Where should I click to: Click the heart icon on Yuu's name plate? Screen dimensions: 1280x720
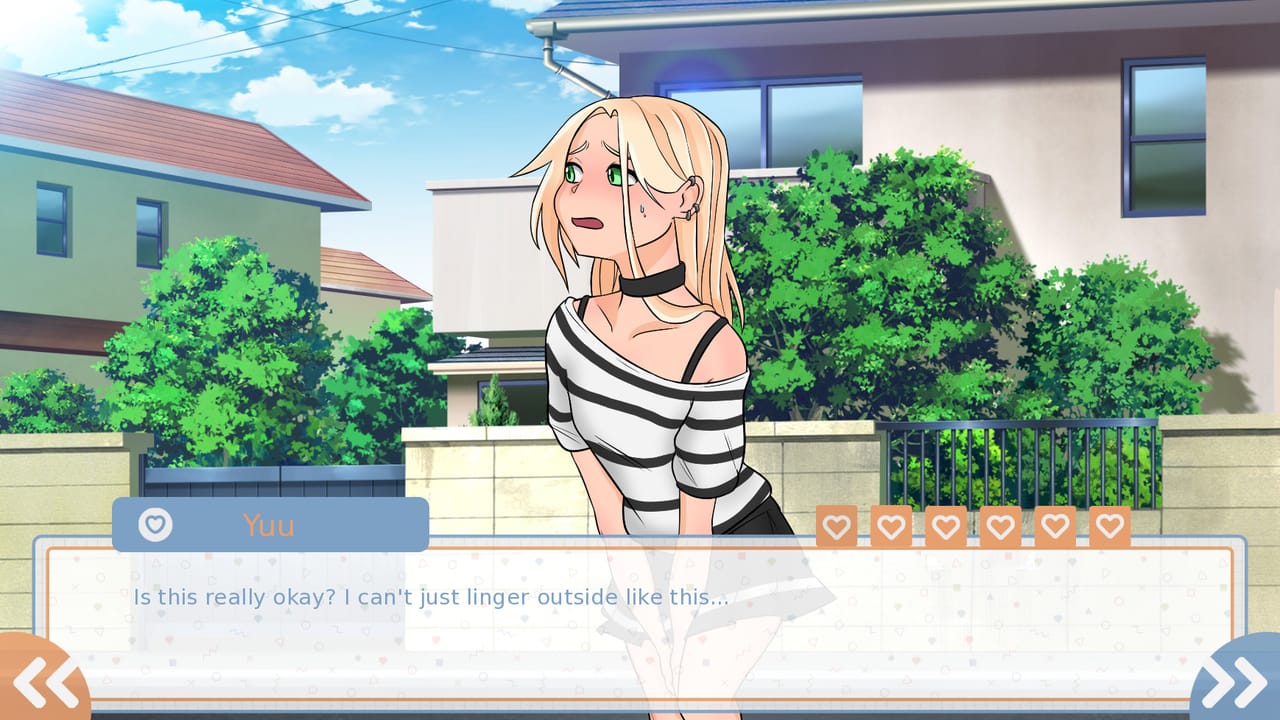(155, 524)
